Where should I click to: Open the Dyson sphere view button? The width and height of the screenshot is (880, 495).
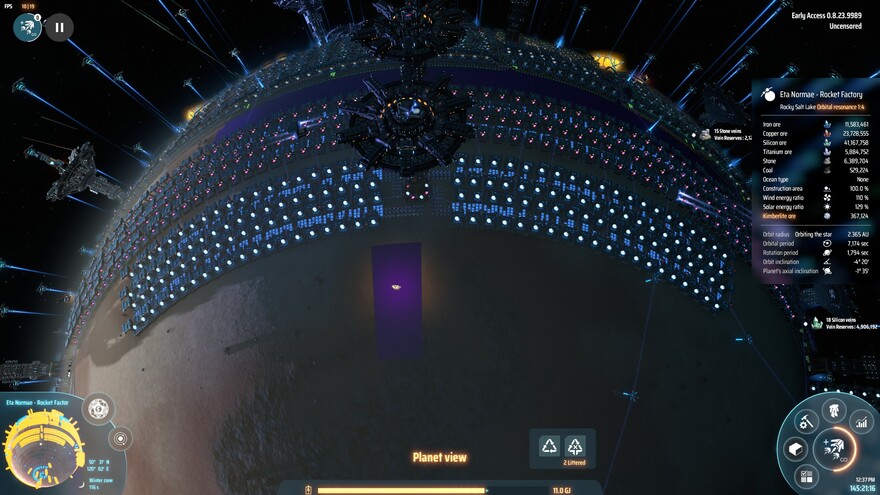click(x=98, y=409)
